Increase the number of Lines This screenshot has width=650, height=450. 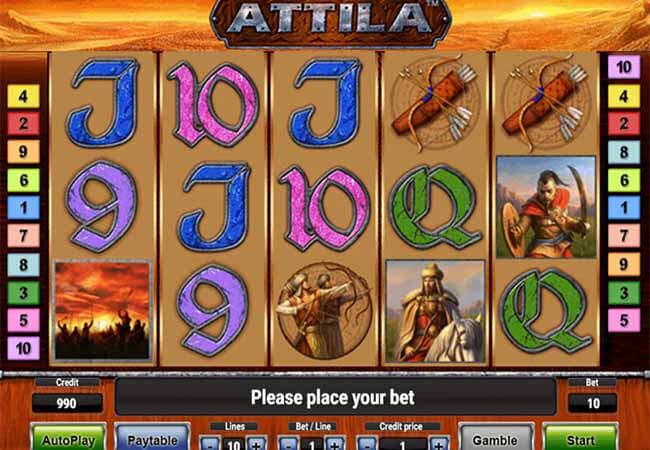tap(256, 443)
